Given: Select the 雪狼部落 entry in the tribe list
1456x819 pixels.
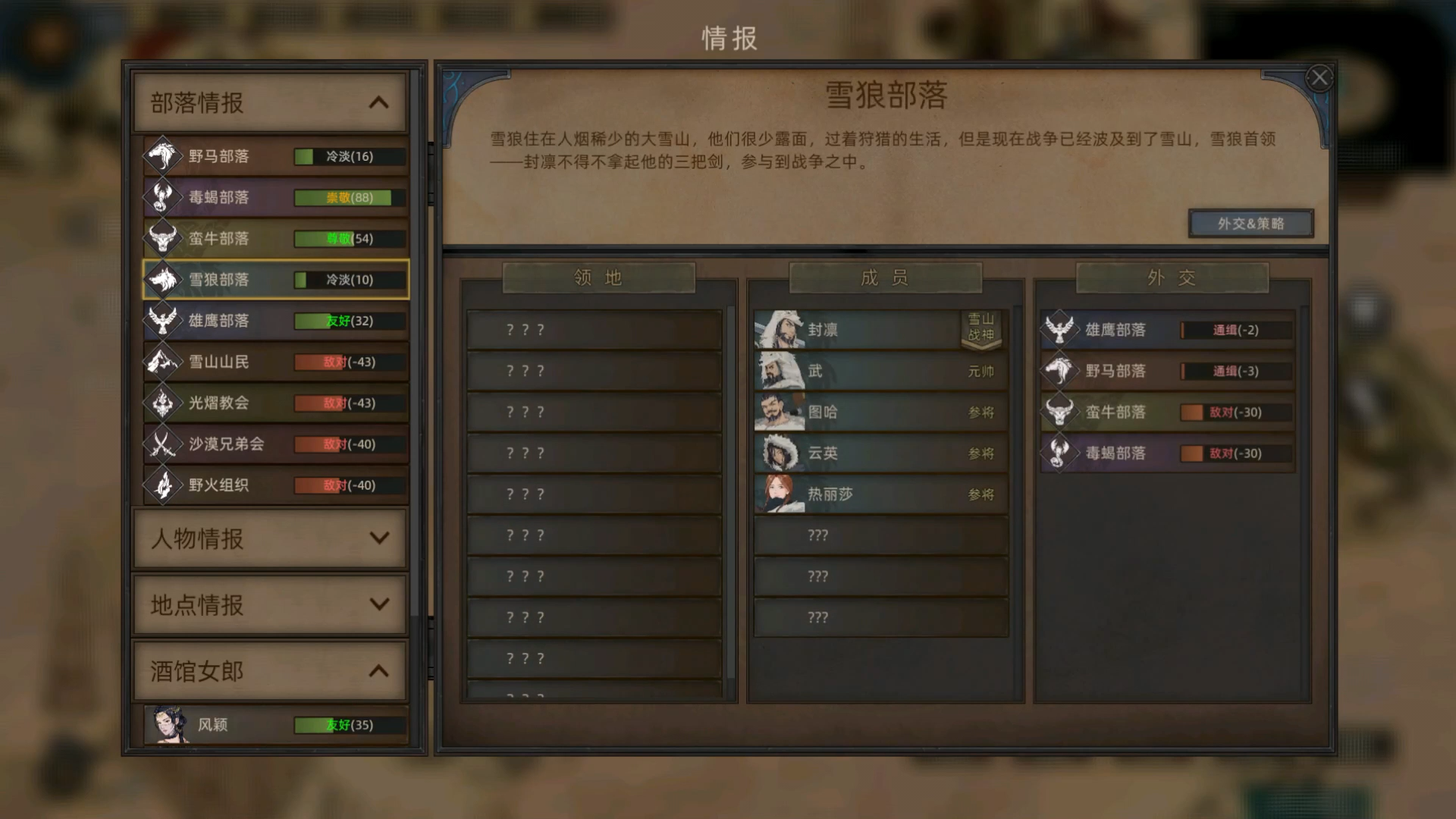Looking at the screenshot, I should [x=273, y=279].
